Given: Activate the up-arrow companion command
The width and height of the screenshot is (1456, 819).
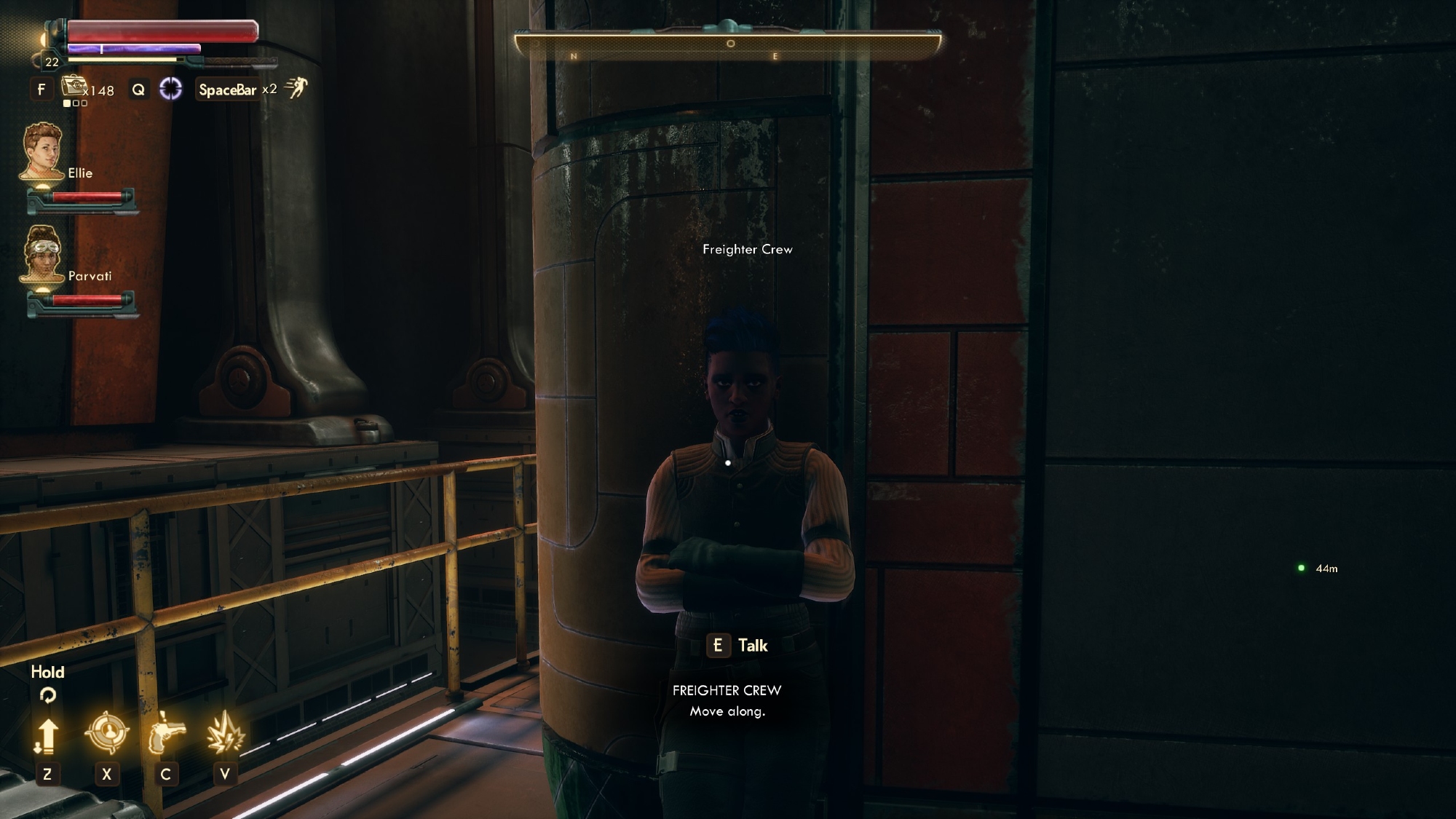Looking at the screenshot, I should click(47, 735).
